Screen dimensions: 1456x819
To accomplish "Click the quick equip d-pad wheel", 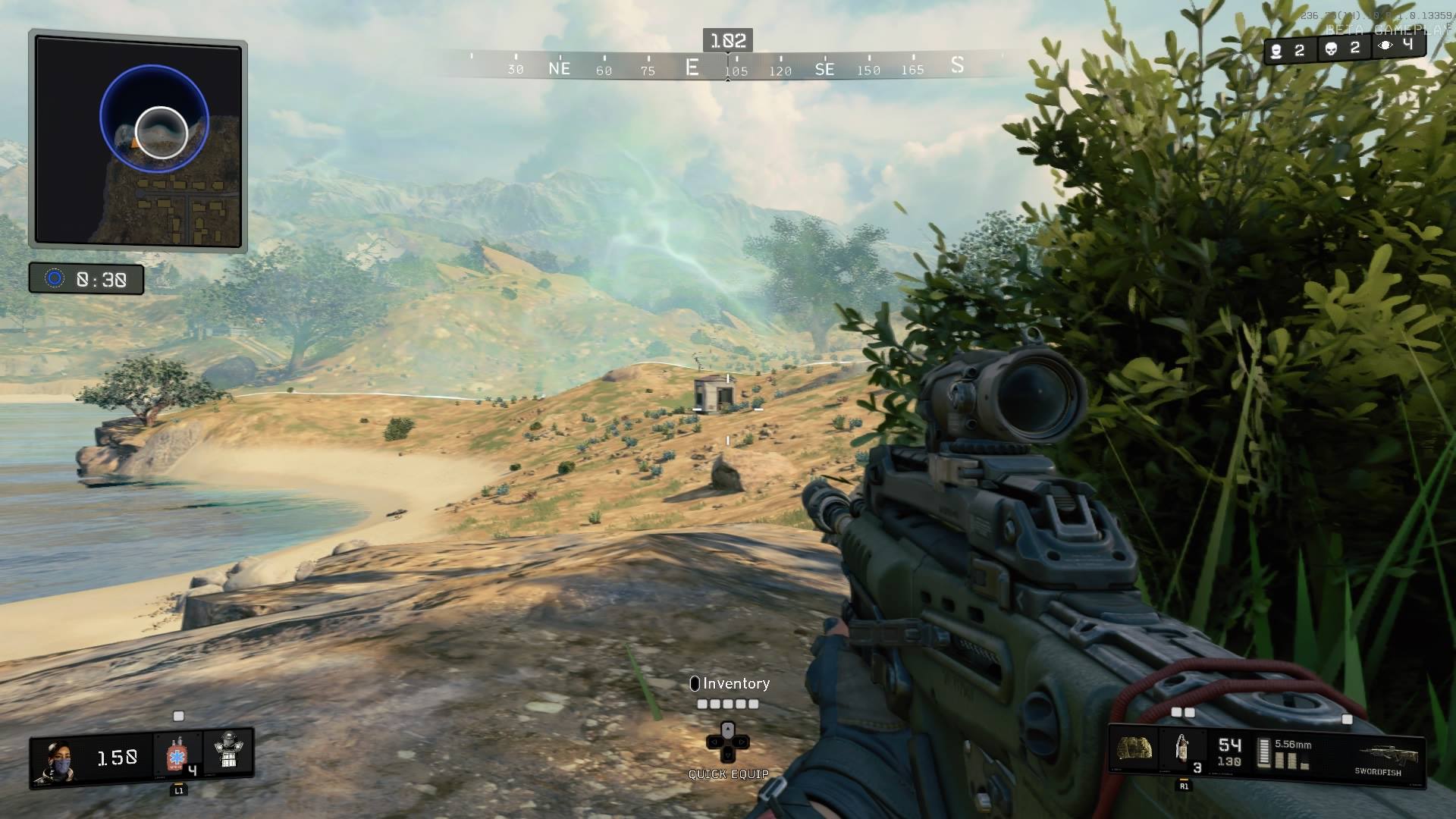I will (727, 741).
